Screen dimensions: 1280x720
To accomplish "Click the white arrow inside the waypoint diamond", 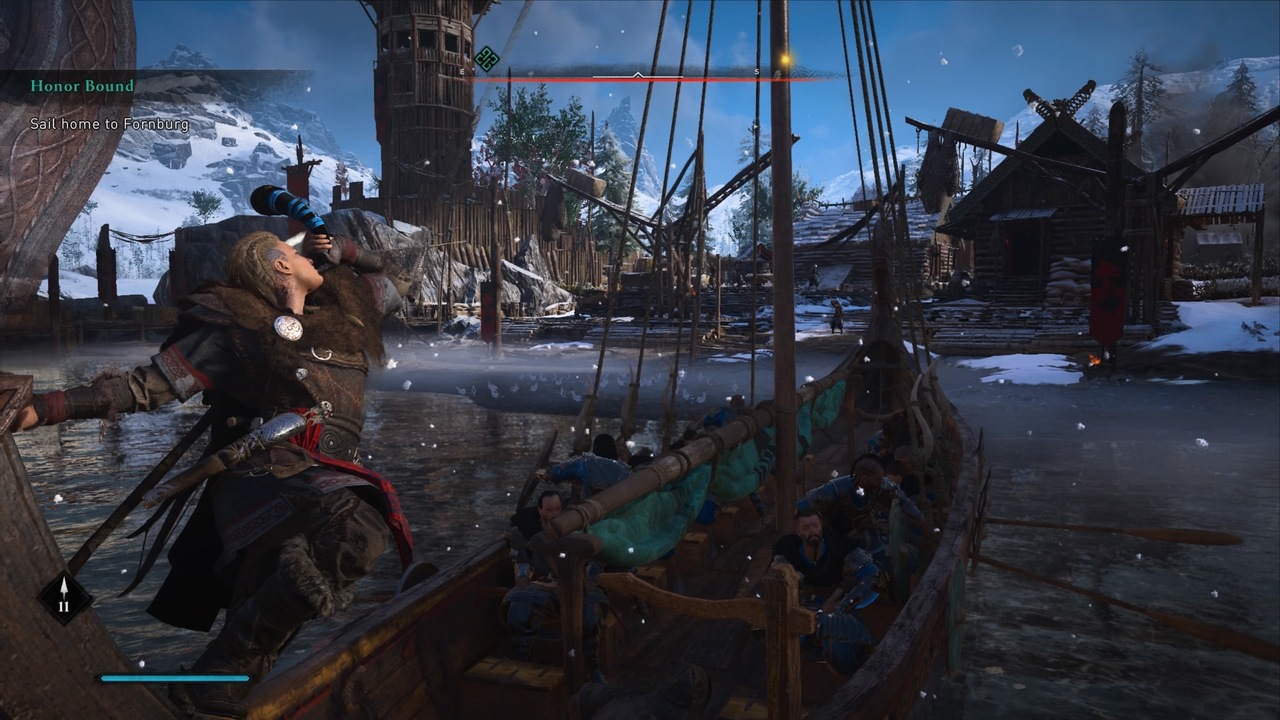I will point(65,586).
